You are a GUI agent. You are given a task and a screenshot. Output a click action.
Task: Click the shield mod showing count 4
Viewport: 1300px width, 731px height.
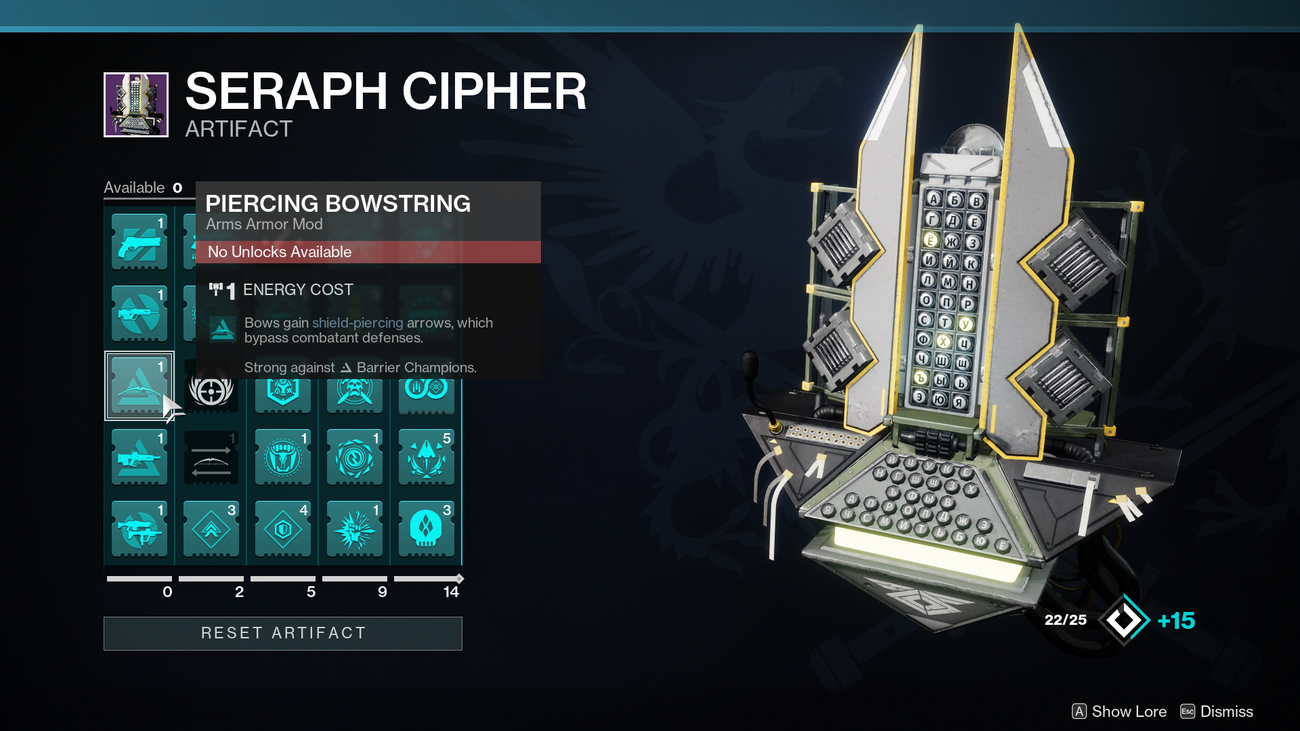(283, 529)
